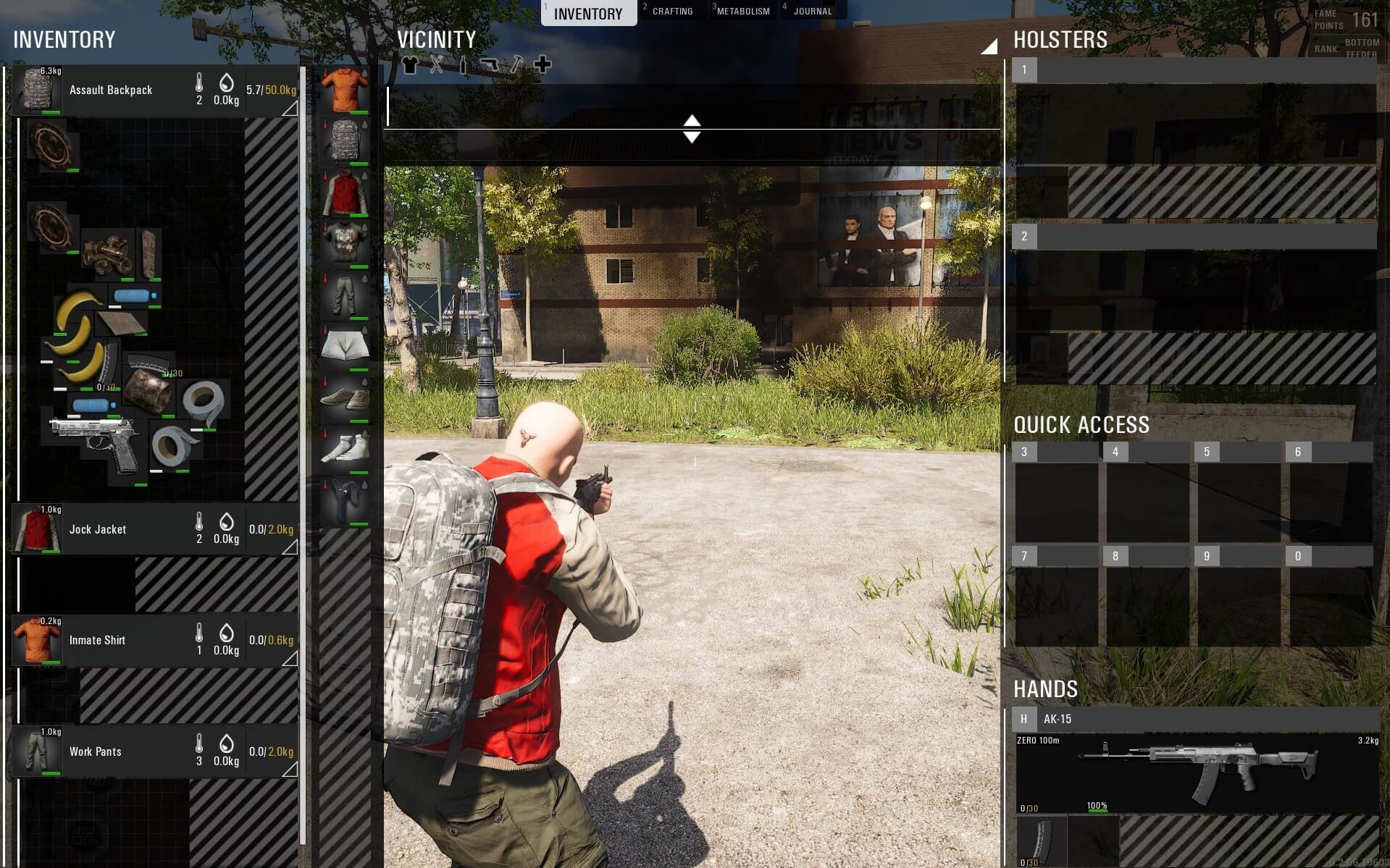Image resolution: width=1390 pixels, height=868 pixels.
Task: Filter vicinity by medical plus icon
Action: pos(542,65)
